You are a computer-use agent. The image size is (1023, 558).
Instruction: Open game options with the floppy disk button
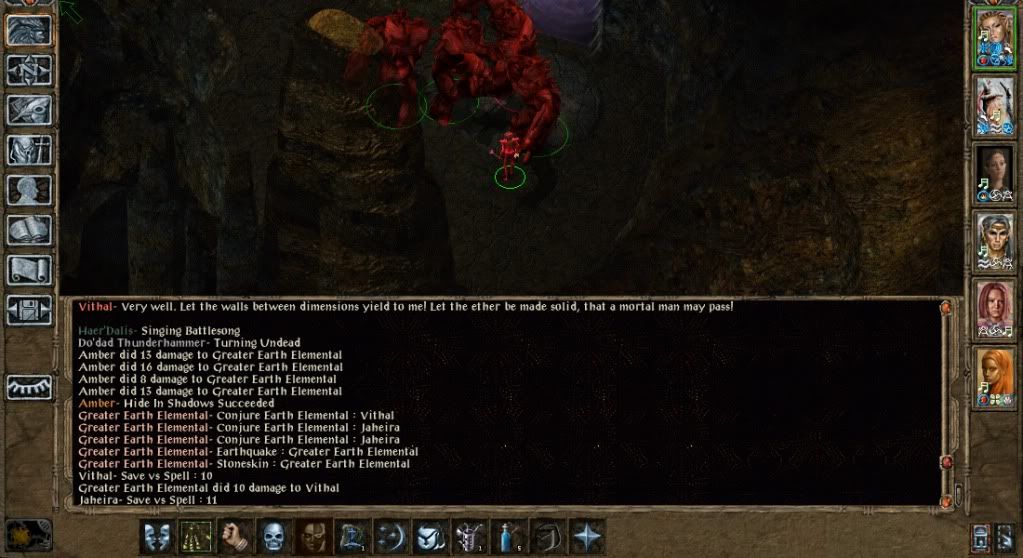click(x=29, y=309)
